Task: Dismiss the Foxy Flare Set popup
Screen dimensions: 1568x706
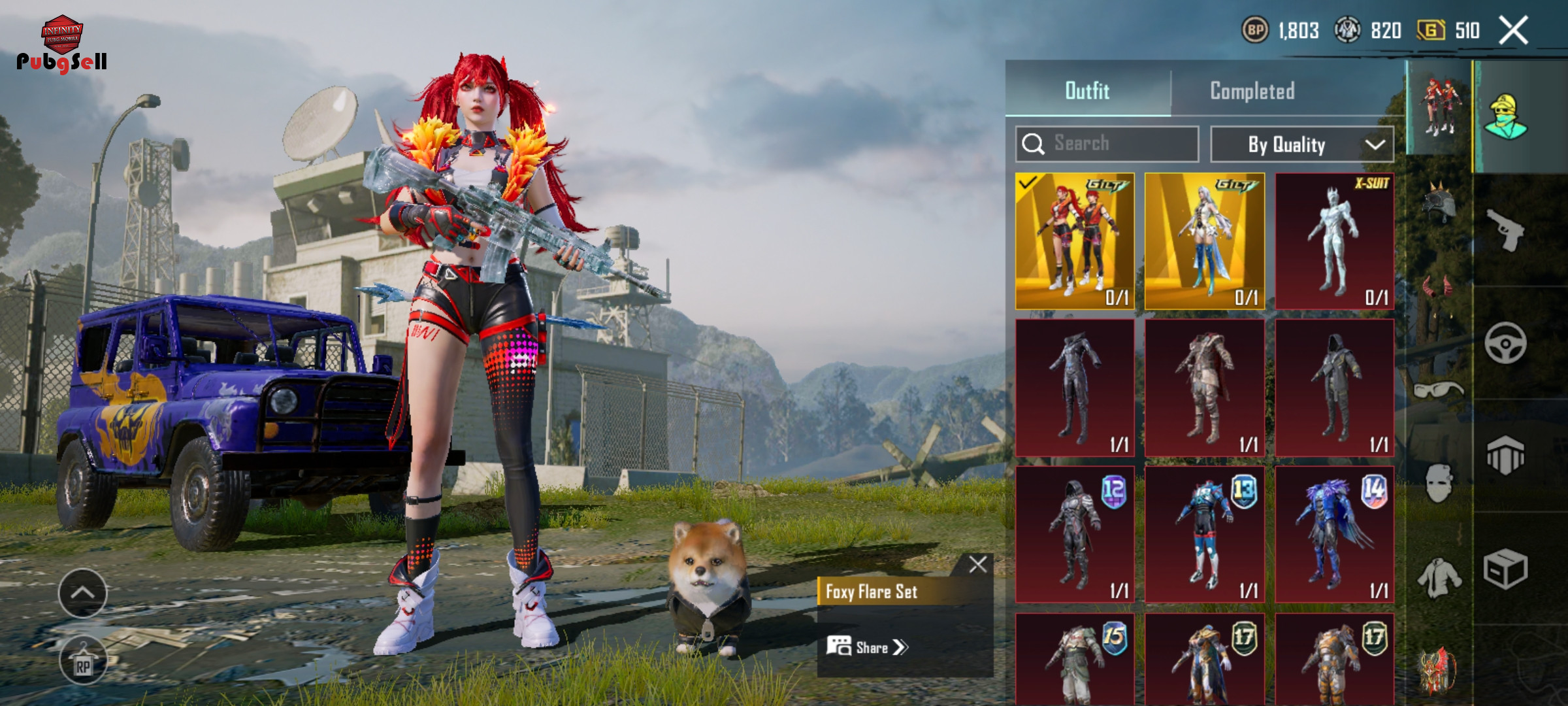Action: click(x=977, y=564)
